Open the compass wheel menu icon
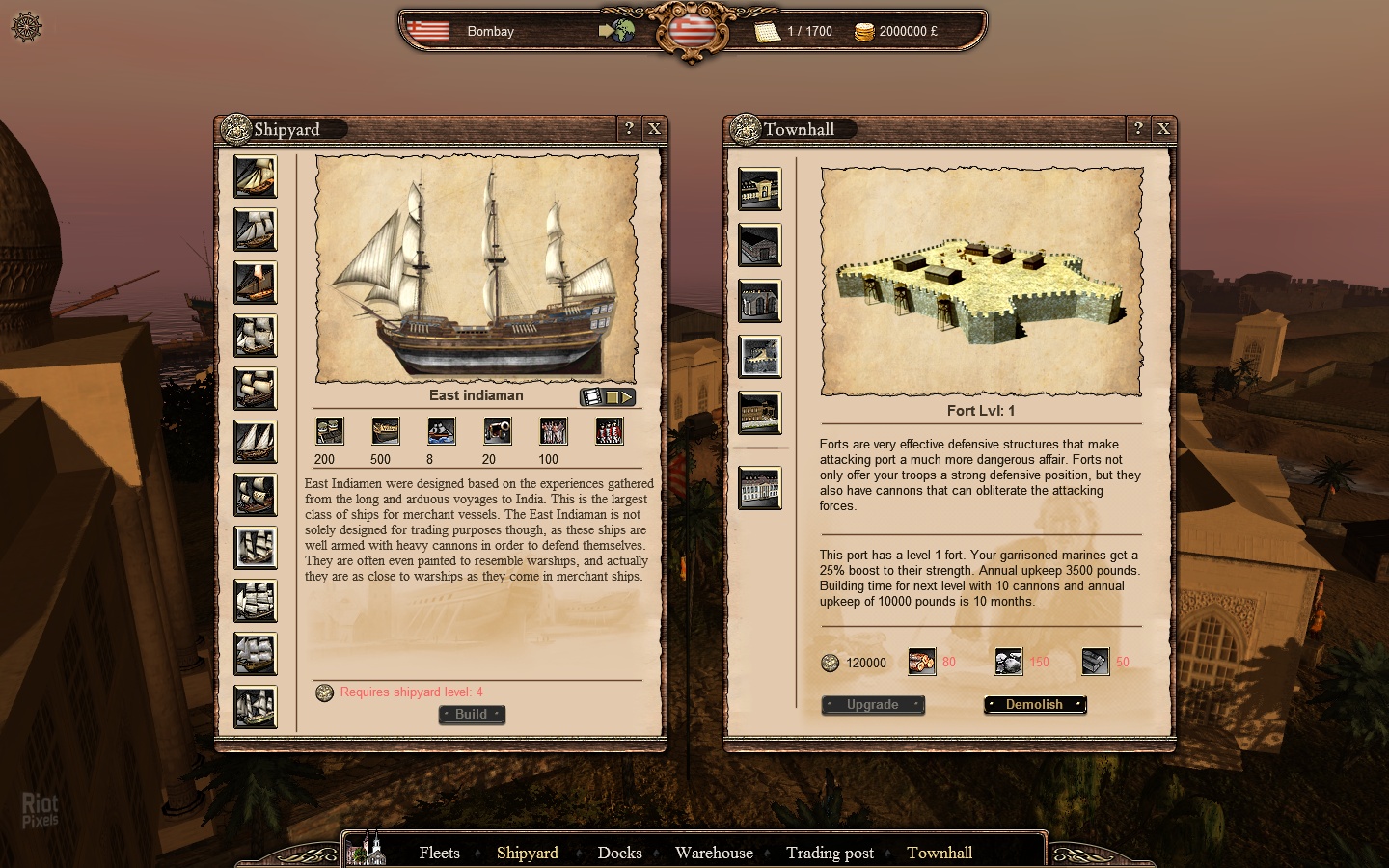The width and height of the screenshot is (1389, 868). pos(26,27)
